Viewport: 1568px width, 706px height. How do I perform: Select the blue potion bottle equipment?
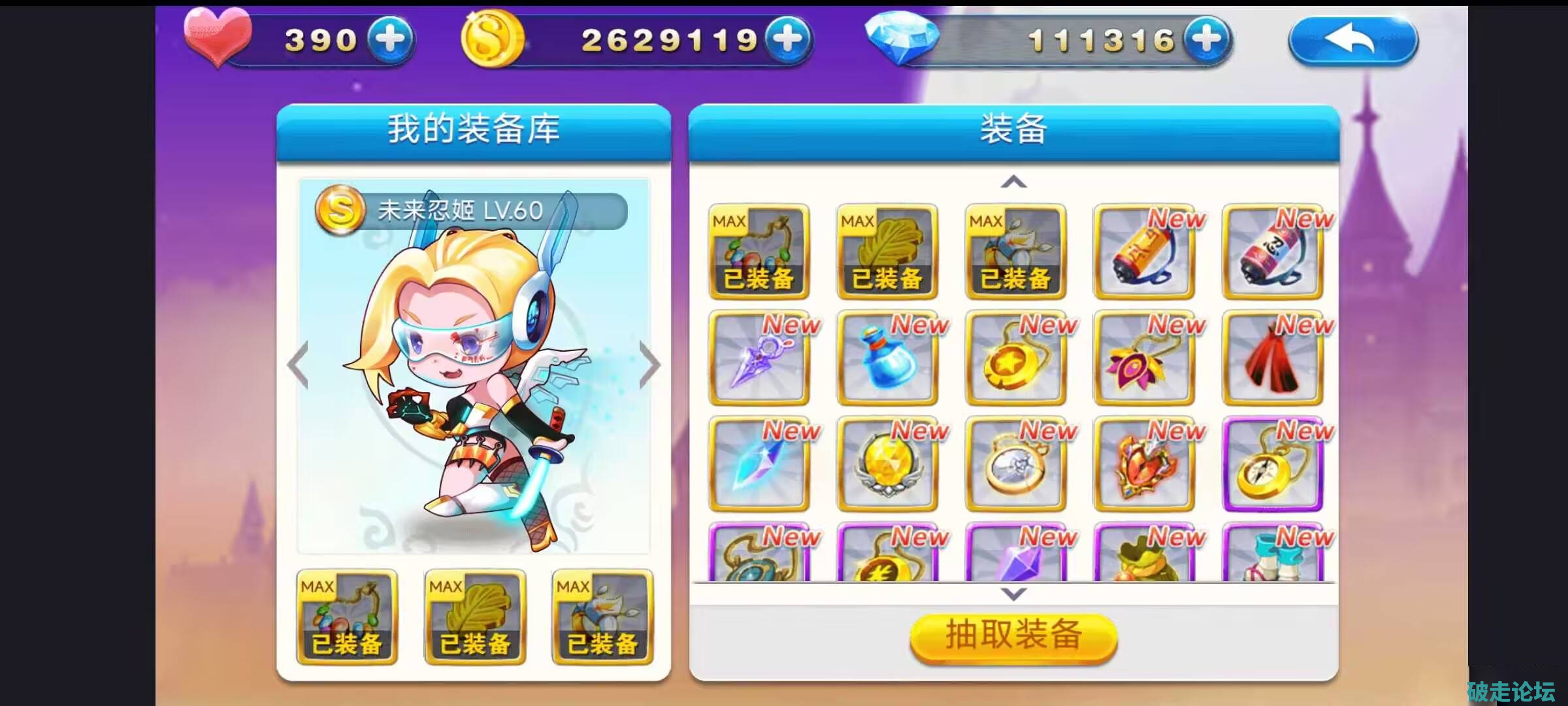coord(887,358)
